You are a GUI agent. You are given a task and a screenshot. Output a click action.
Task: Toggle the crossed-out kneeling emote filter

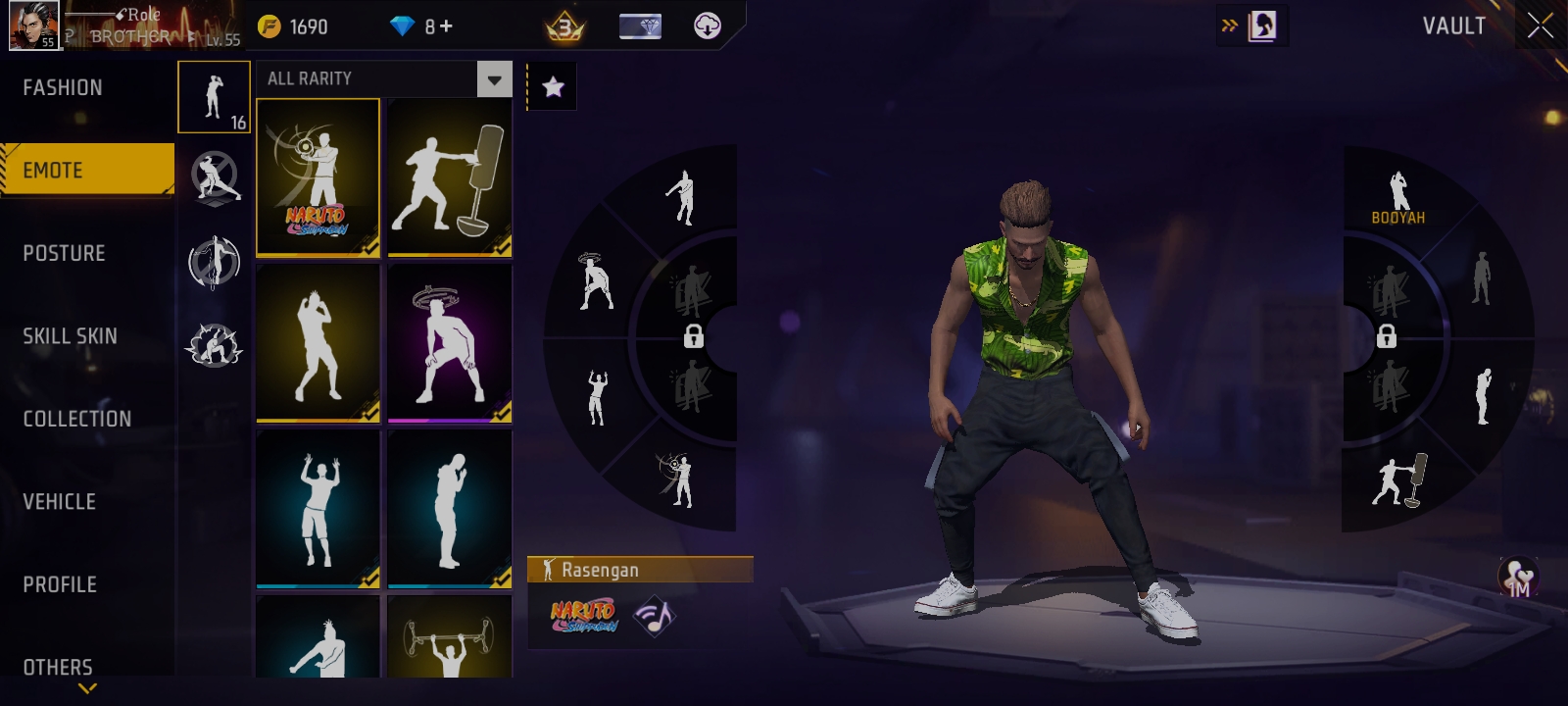coord(213,181)
